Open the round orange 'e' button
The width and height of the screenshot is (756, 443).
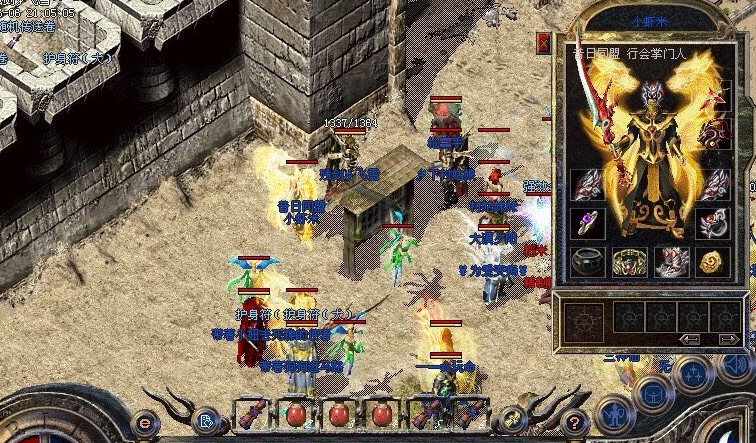pos(145,422)
